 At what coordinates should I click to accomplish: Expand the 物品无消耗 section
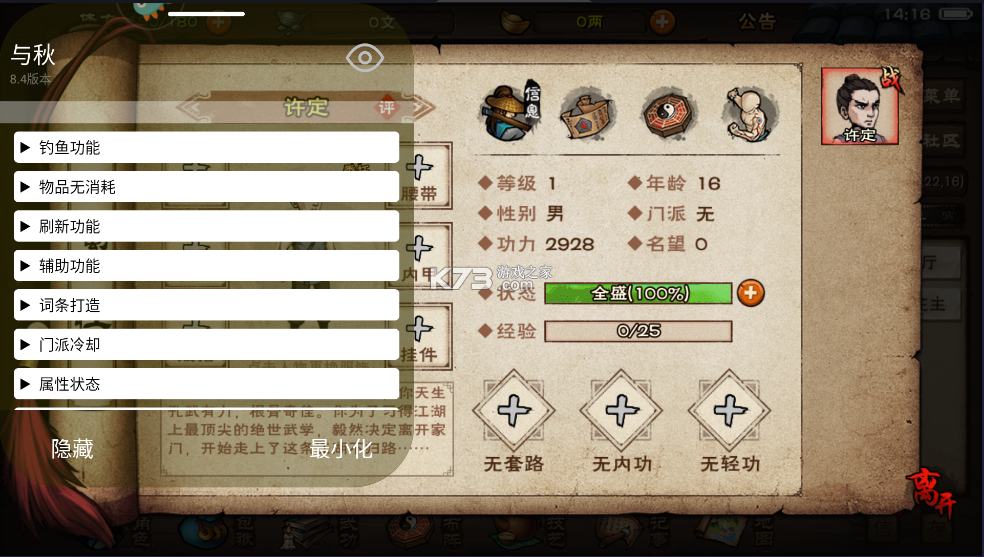(x=206, y=187)
